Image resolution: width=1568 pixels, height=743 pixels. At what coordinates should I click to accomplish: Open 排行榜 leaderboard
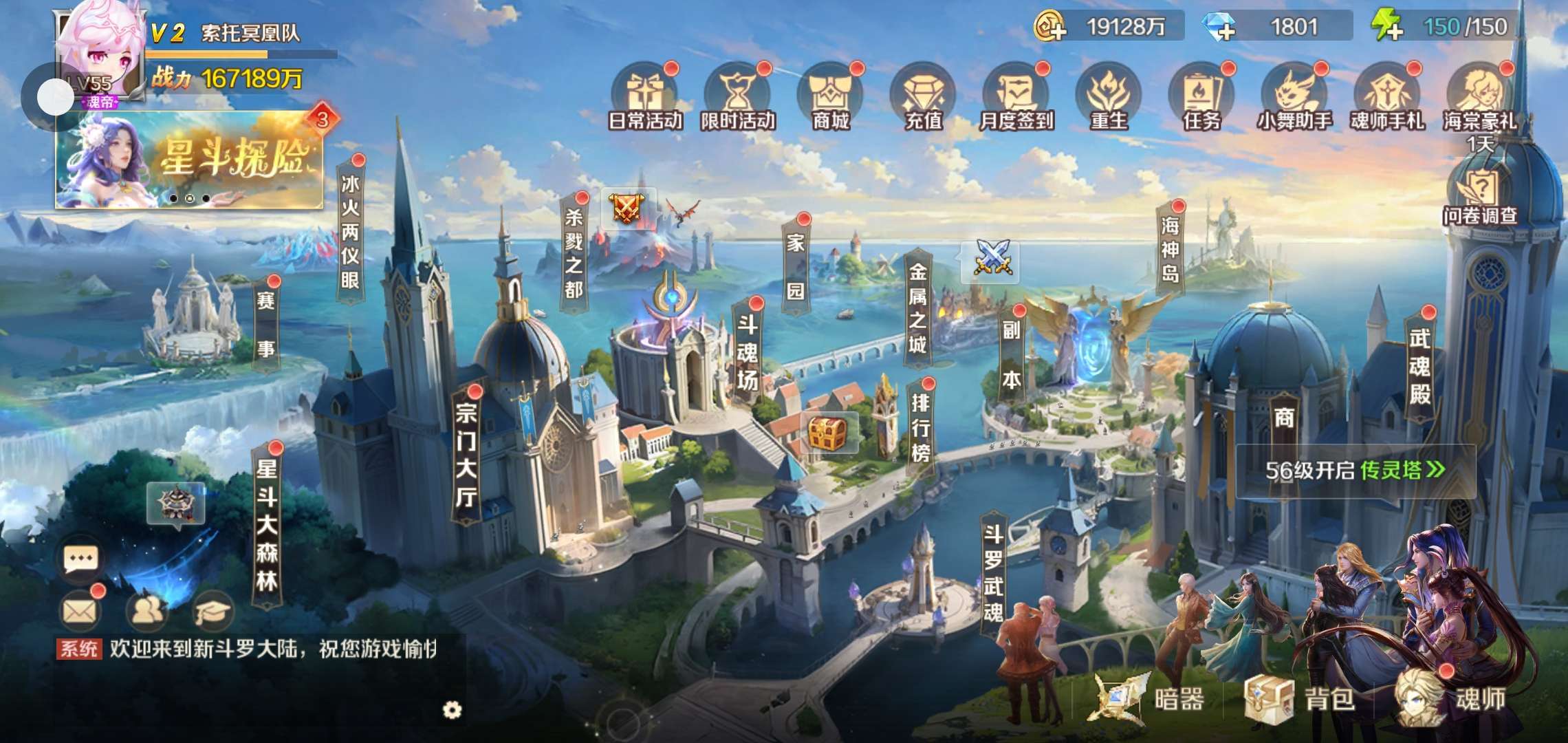click(920, 428)
